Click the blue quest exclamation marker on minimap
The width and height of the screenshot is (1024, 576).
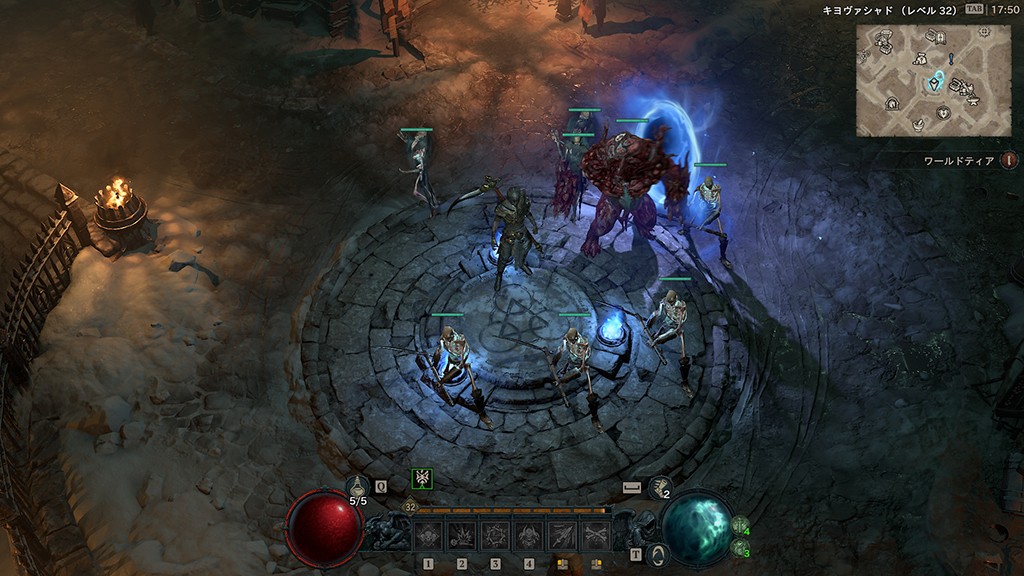(950, 59)
